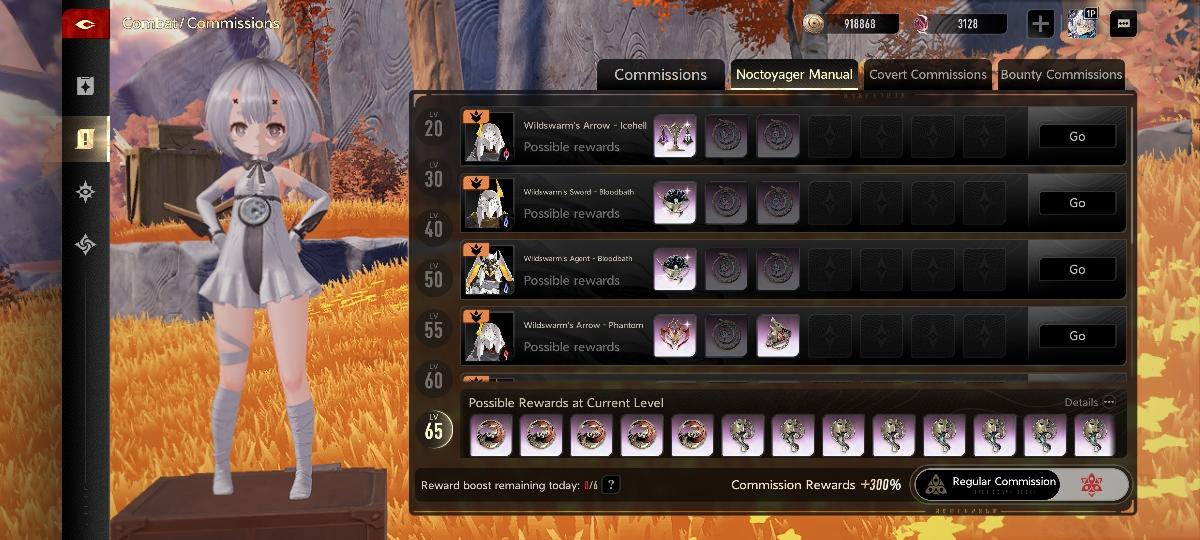Viewport: 1200px width, 540px height.
Task: Open the chat bubble menu
Action: tap(1123, 24)
